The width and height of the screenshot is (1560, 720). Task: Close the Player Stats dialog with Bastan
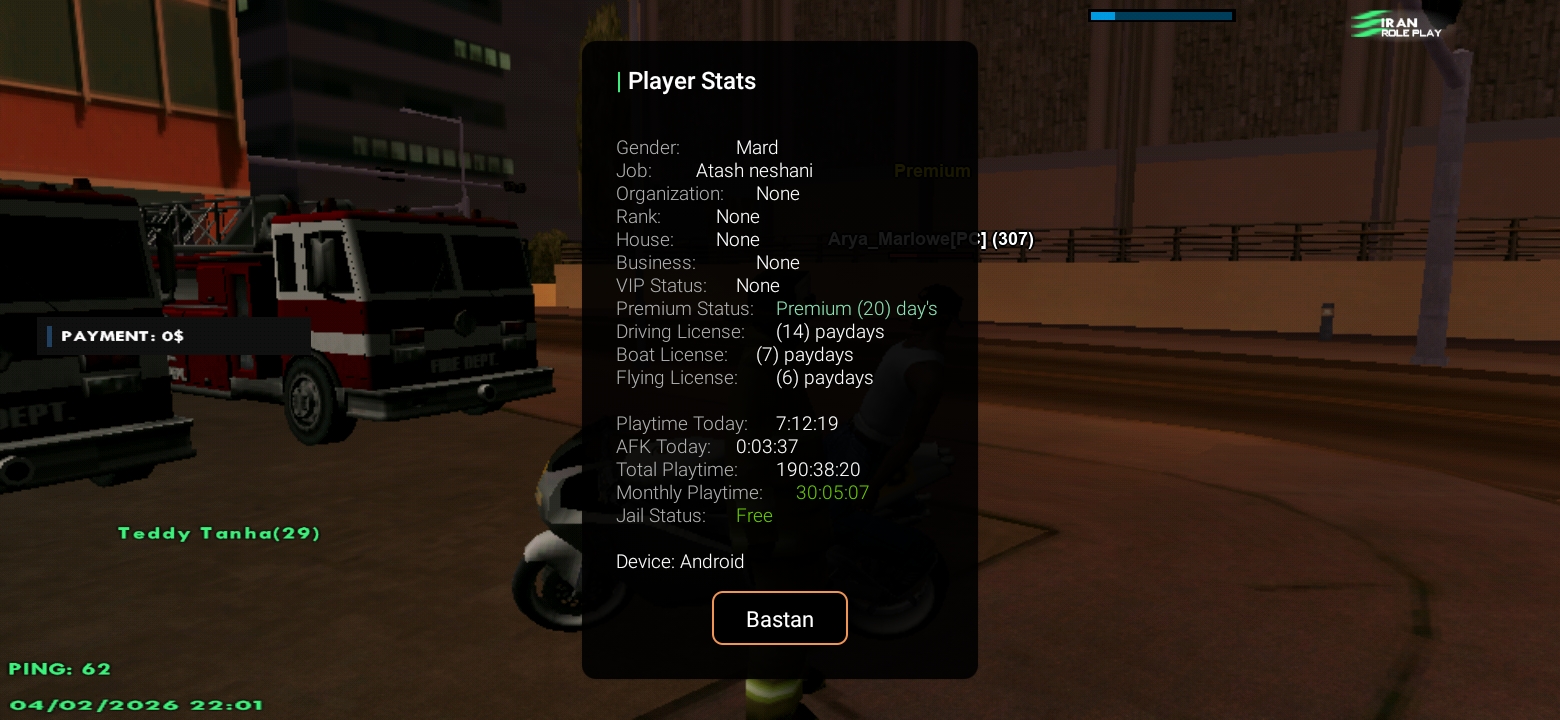click(779, 618)
